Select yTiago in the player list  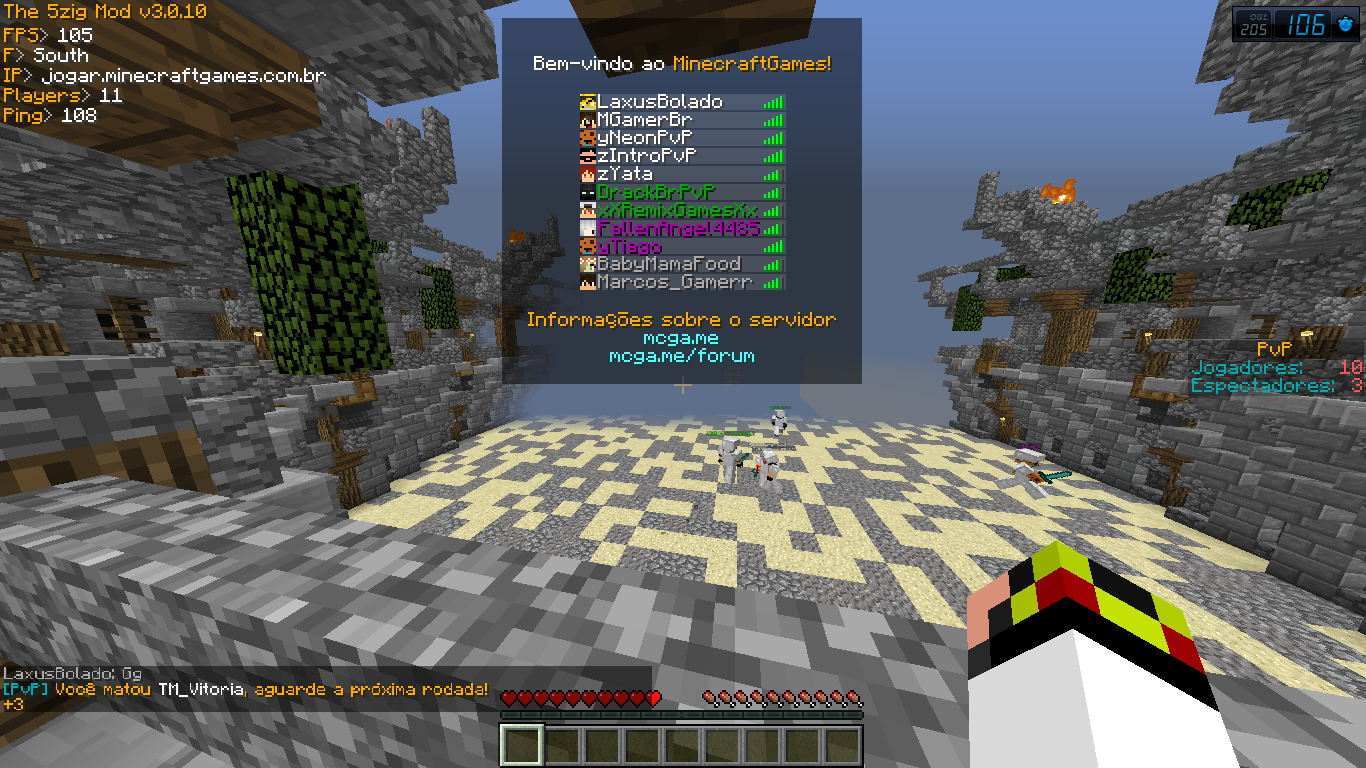tap(629, 246)
